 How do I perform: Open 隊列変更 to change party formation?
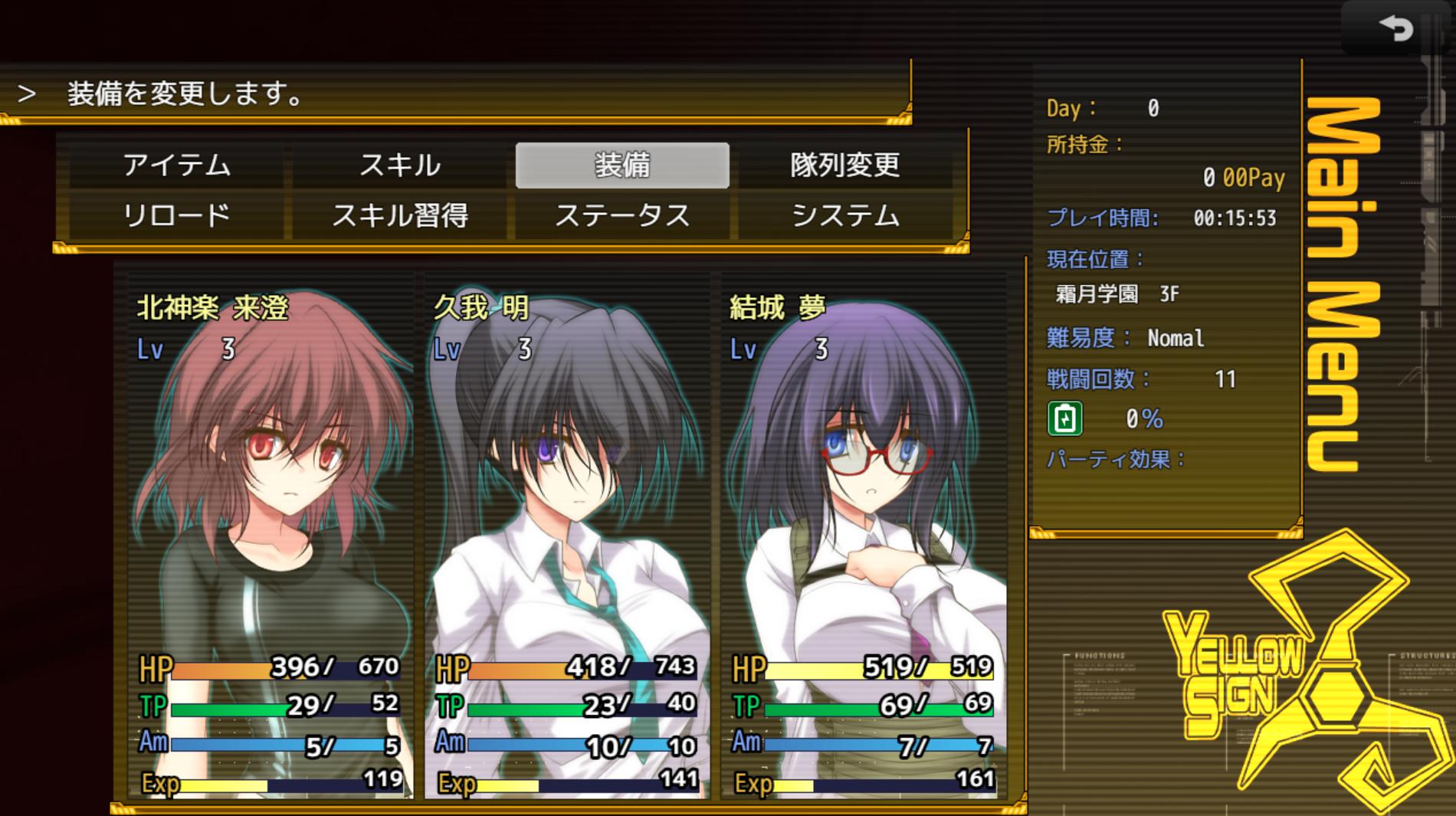[x=844, y=165]
